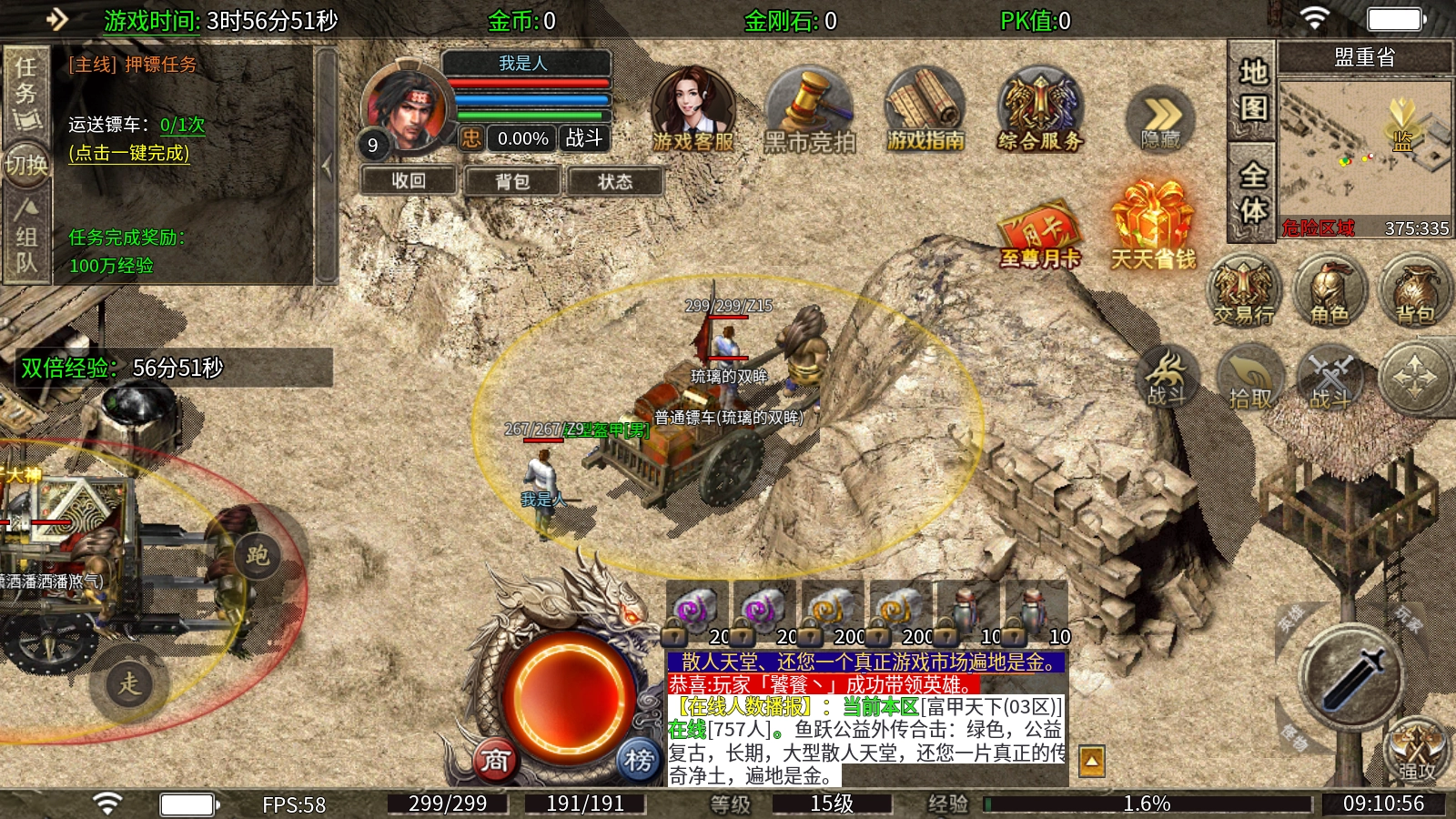Open the 地图 map tab
Image resolution: width=1456 pixels, height=819 pixels.
1253,90
